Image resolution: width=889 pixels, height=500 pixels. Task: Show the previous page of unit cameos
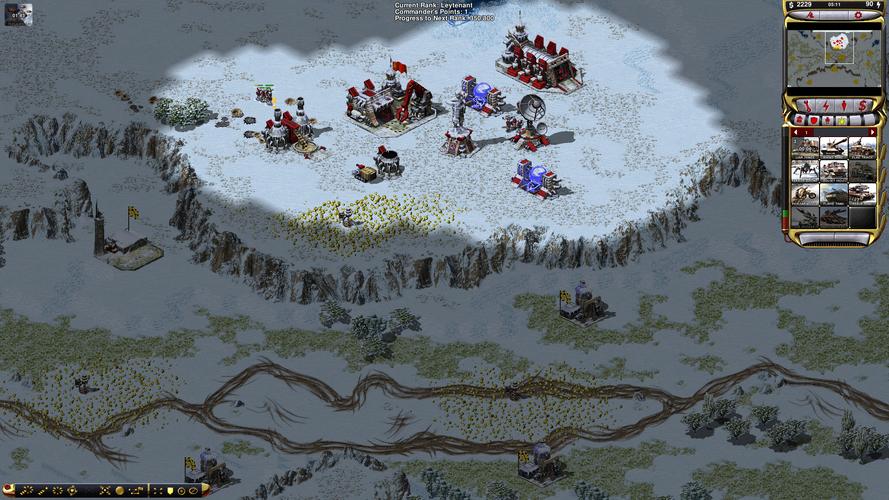coord(792,131)
